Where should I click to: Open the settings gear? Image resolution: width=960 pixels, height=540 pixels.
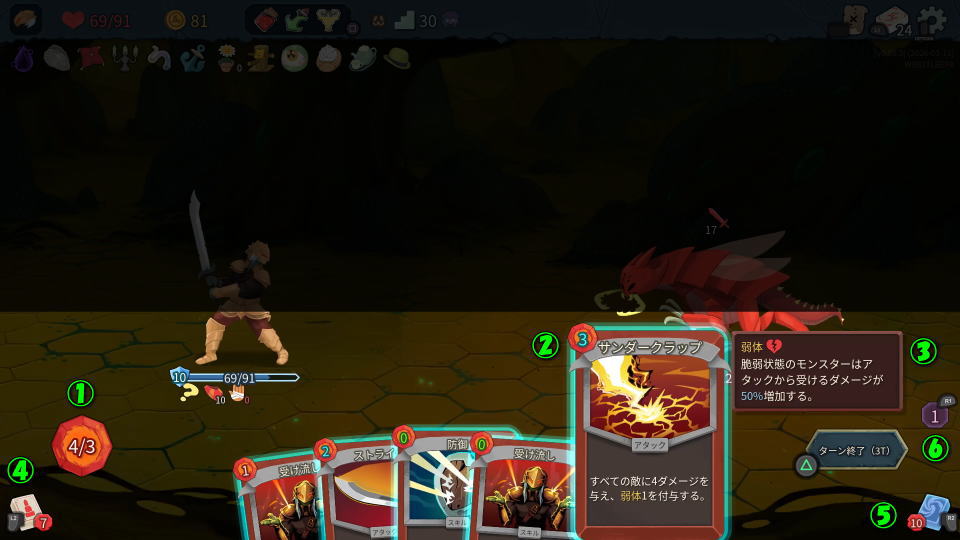932,20
